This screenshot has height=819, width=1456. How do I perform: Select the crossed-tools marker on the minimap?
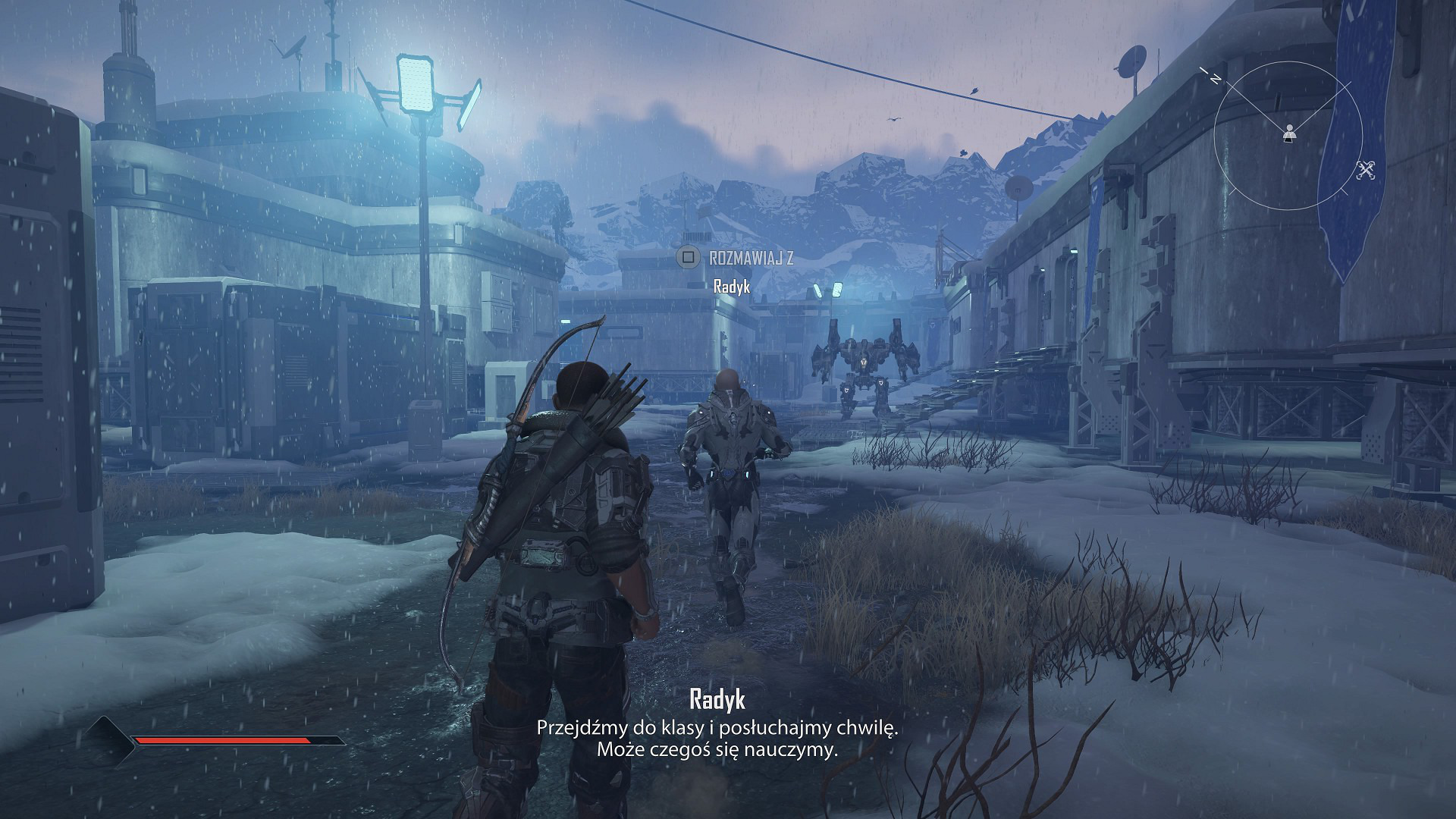click(x=1367, y=171)
